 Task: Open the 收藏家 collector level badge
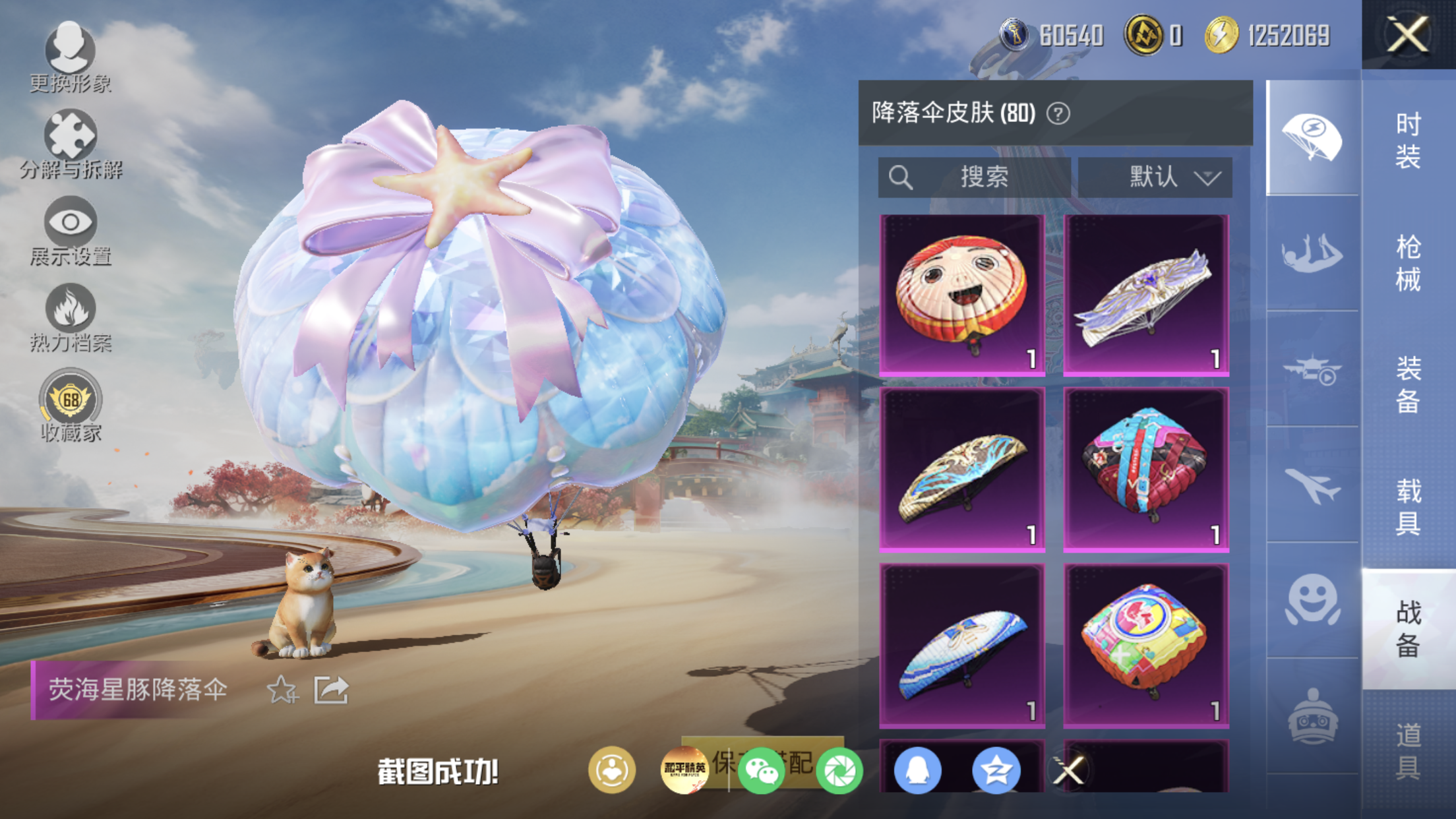71,405
